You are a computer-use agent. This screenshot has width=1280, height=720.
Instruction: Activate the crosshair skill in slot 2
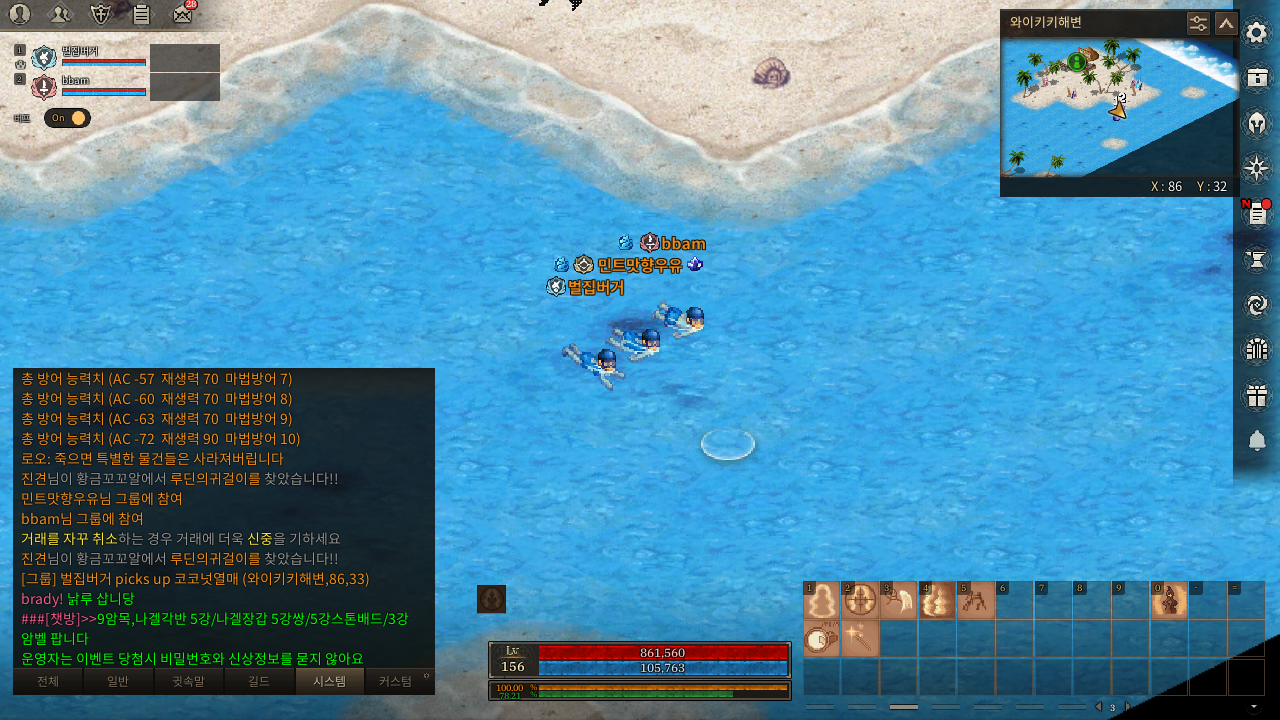(860, 601)
